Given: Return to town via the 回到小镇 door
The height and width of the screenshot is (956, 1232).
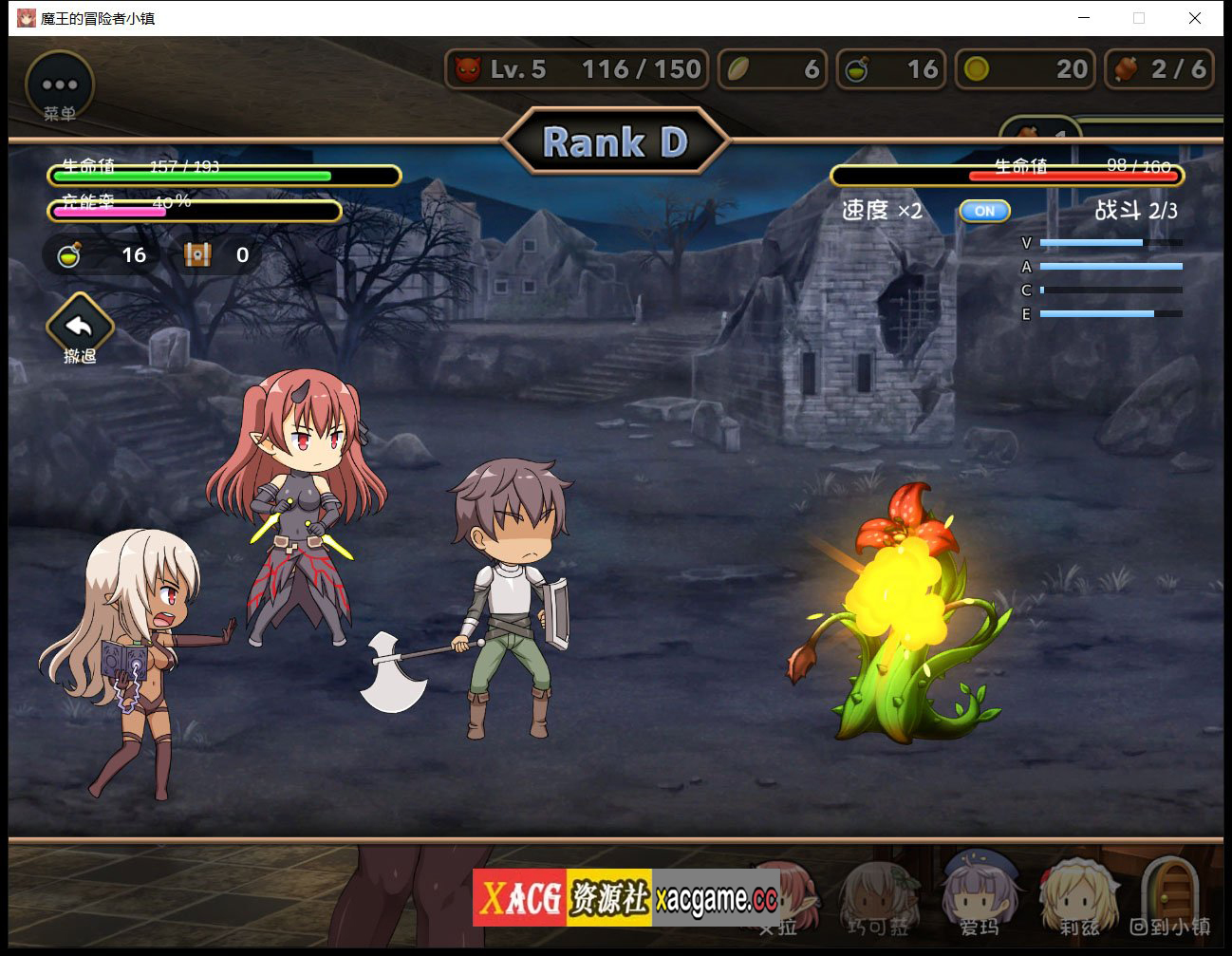Looking at the screenshot, I should (1169, 898).
